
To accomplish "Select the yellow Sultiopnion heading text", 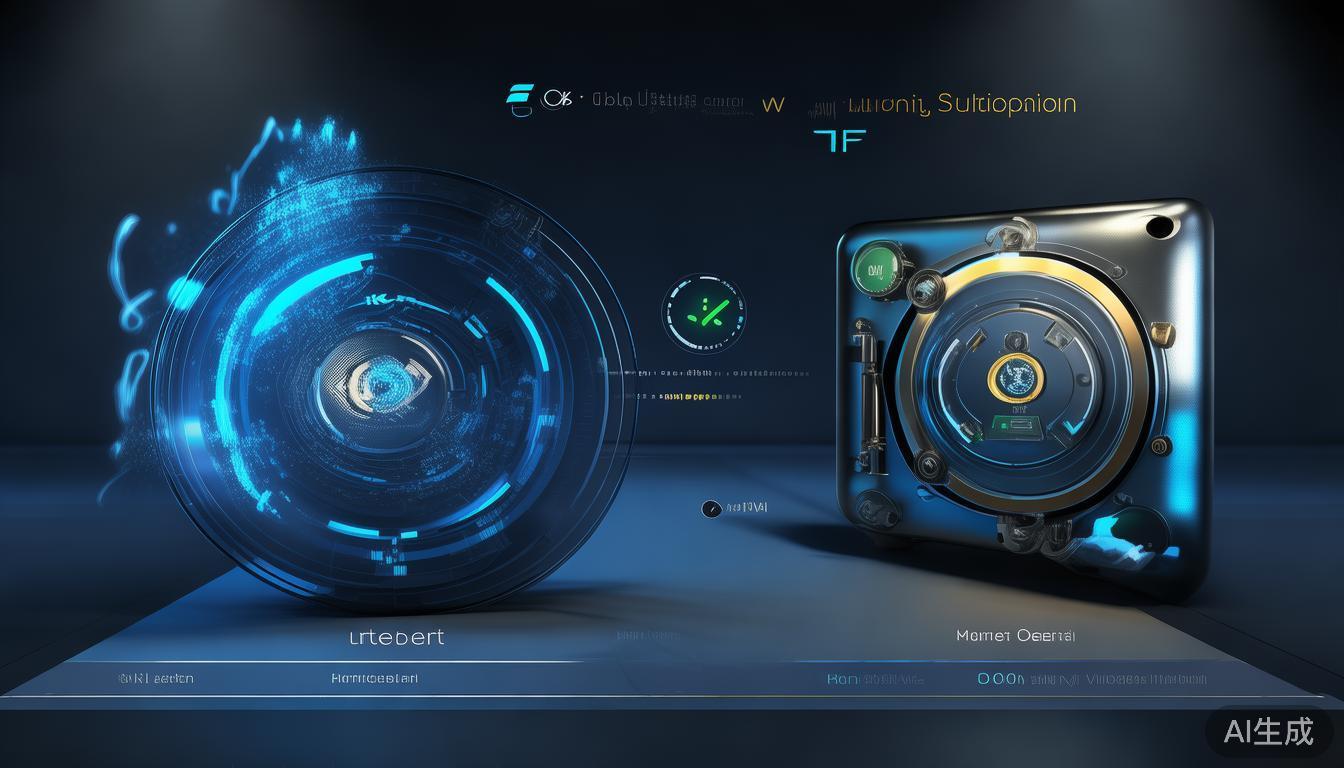I will (1006, 104).
